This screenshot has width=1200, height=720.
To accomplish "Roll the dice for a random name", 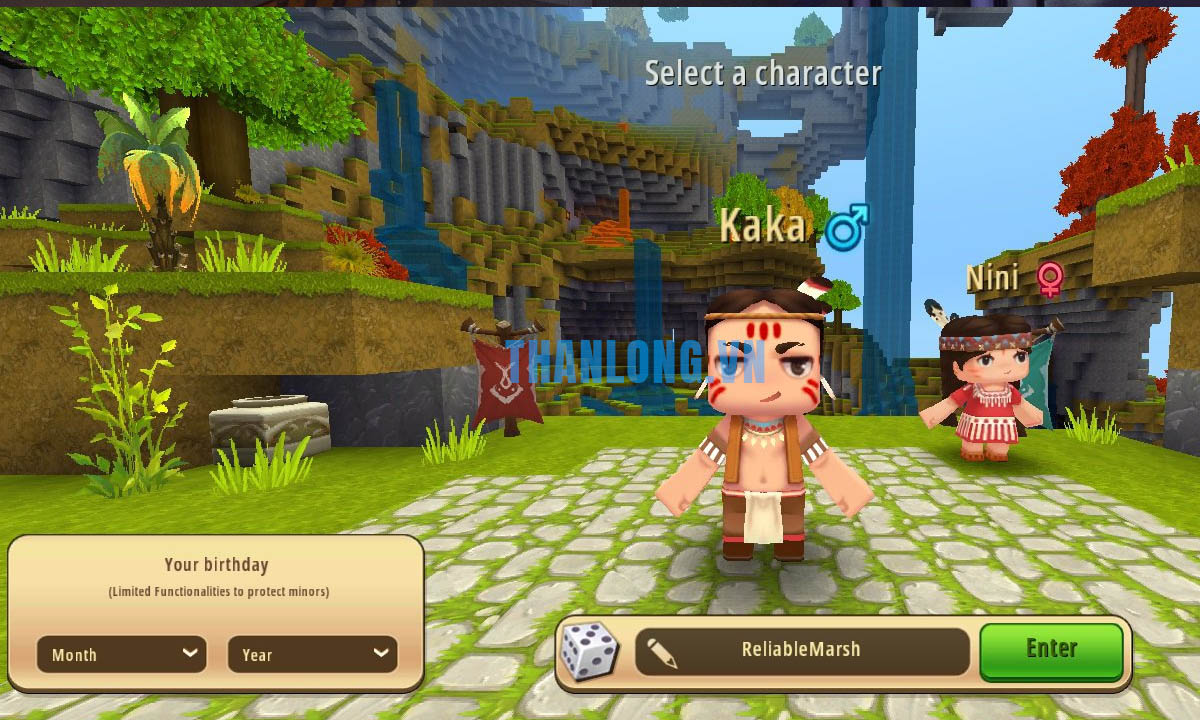I will (588, 650).
